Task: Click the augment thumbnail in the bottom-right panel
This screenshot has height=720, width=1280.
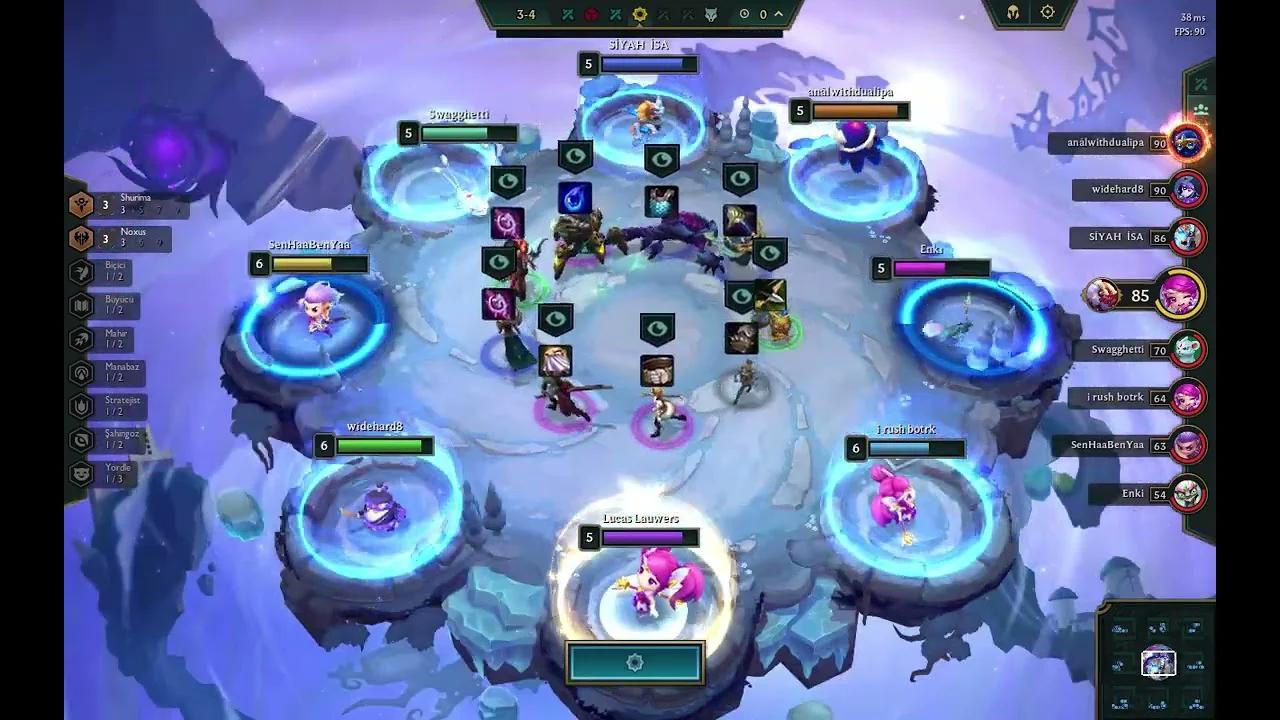Action: pos(1158,661)
